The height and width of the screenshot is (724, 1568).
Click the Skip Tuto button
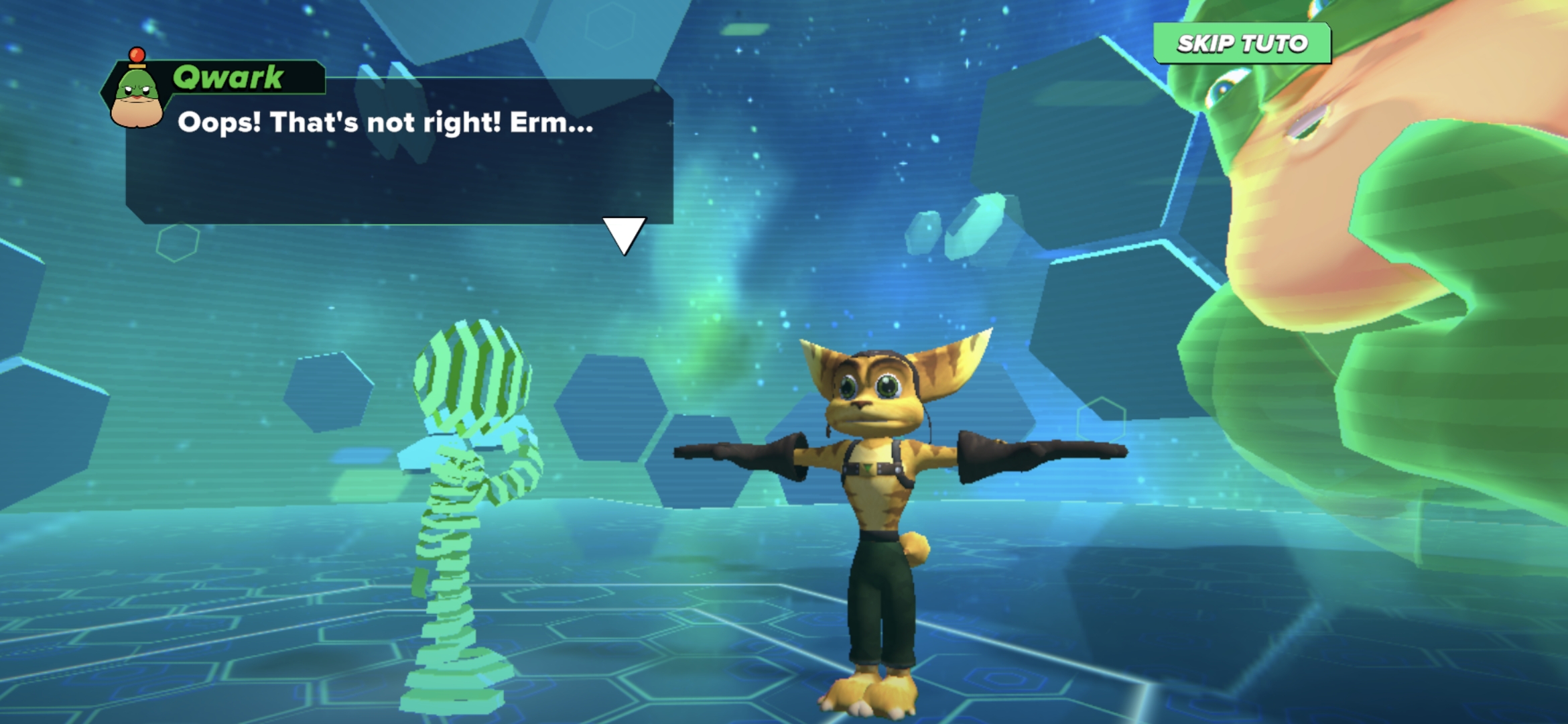(1242, 44)
